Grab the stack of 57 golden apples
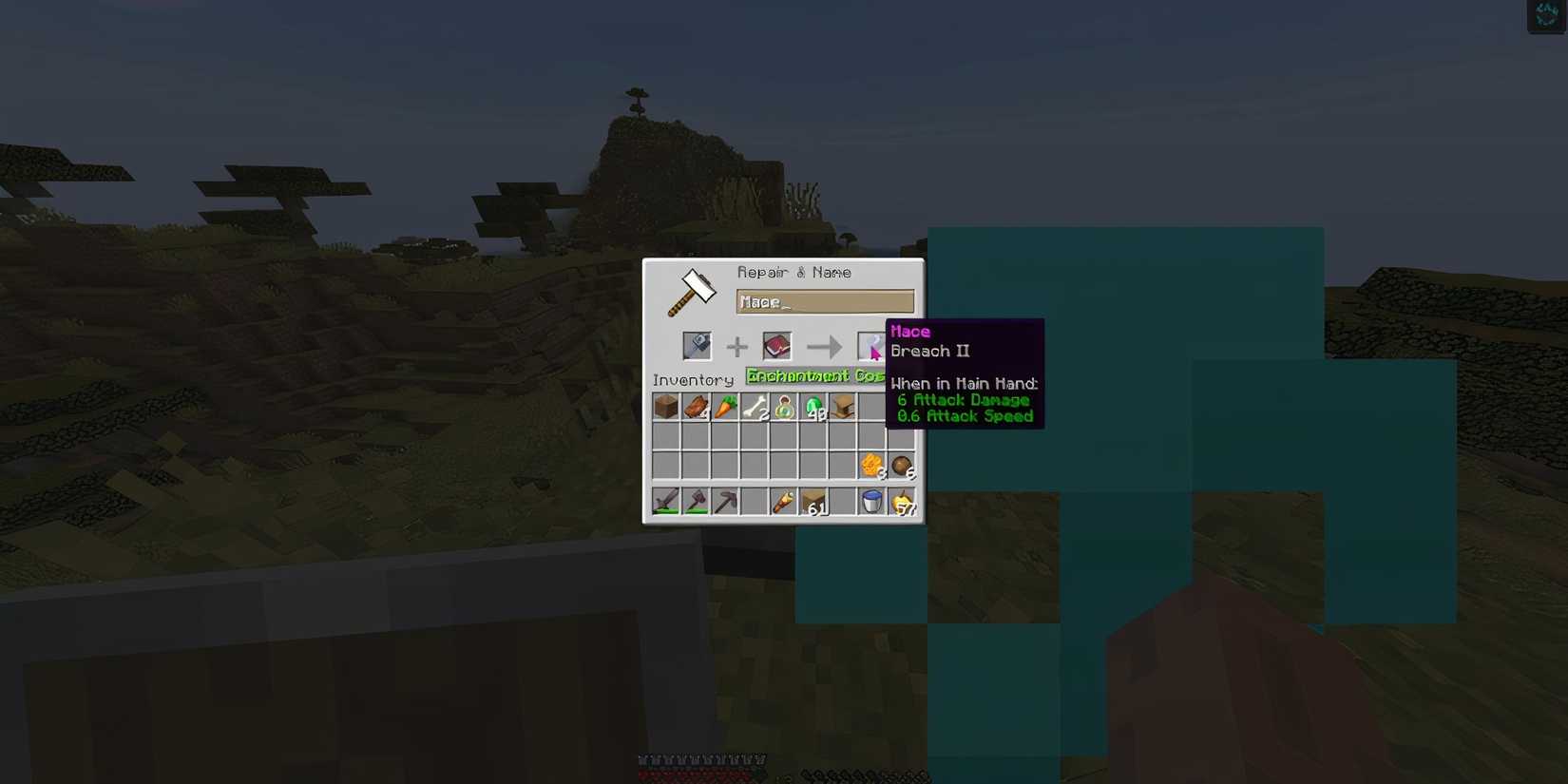The width and height of the screenshot is (1568, 784). pos(901,501)
